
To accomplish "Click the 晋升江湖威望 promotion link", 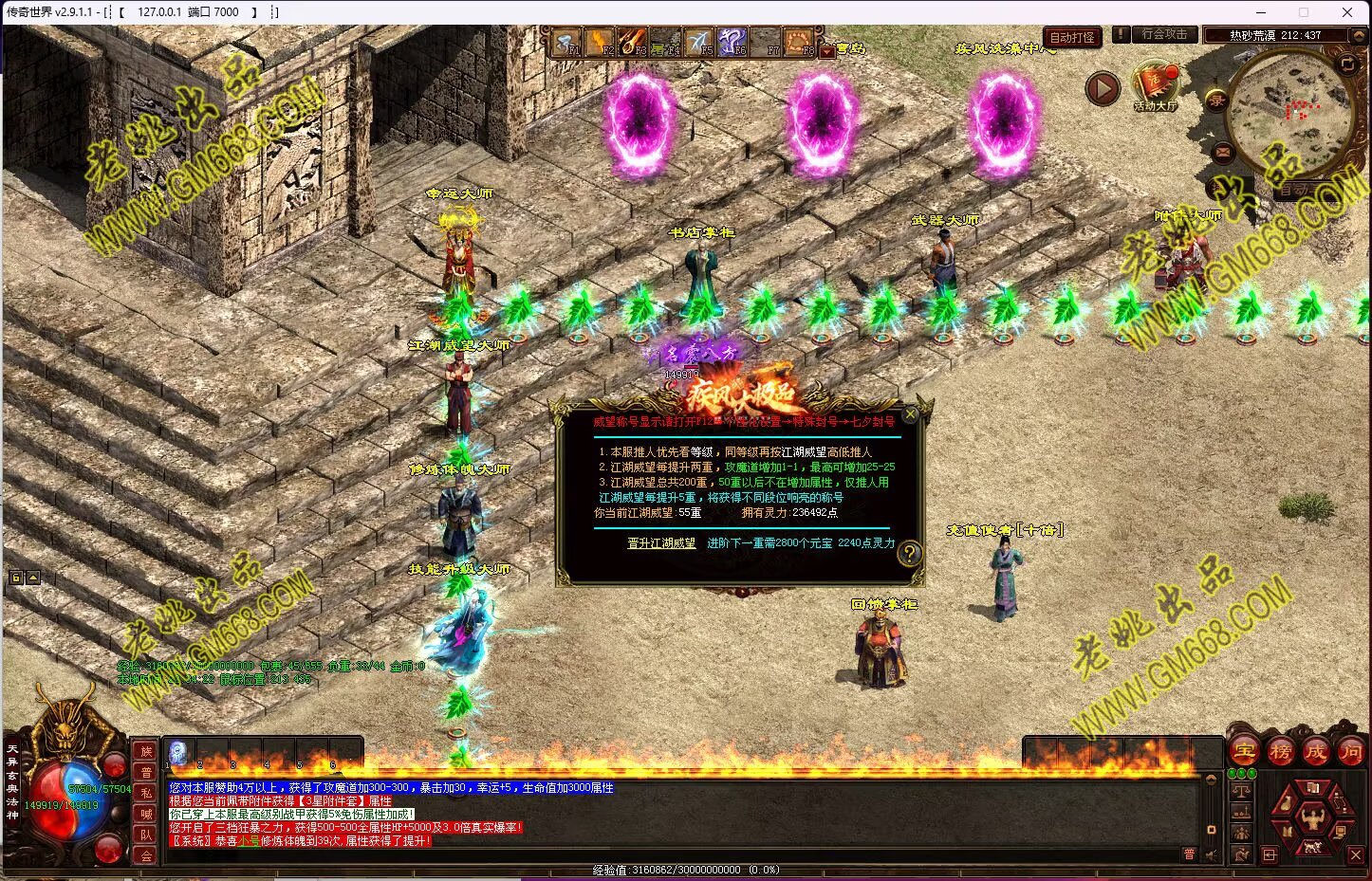I will 661,543.
